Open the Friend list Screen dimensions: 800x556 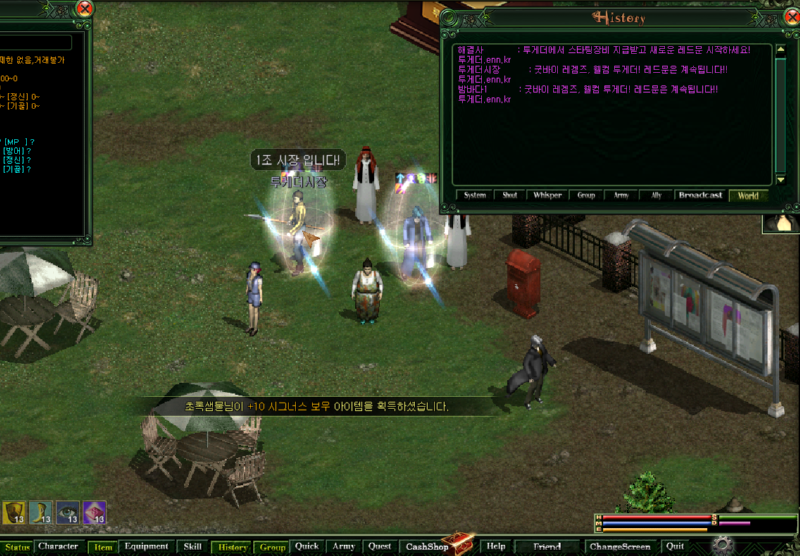pyautogui.click(x=547, y=547)
